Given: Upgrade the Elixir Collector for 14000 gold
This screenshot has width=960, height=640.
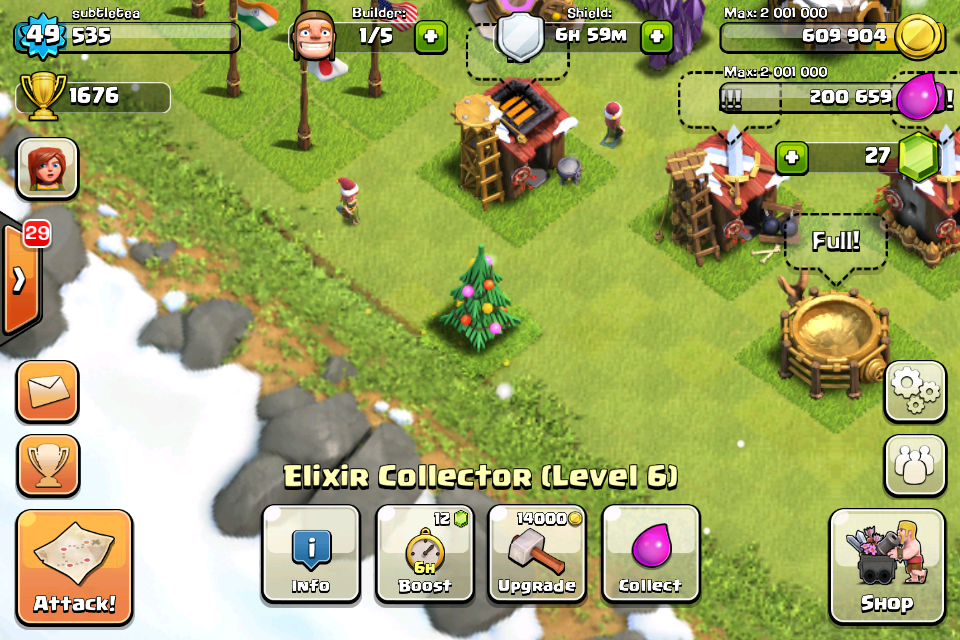Looking at the screenshot, I should pyautogui.click(x=537, y=553).
